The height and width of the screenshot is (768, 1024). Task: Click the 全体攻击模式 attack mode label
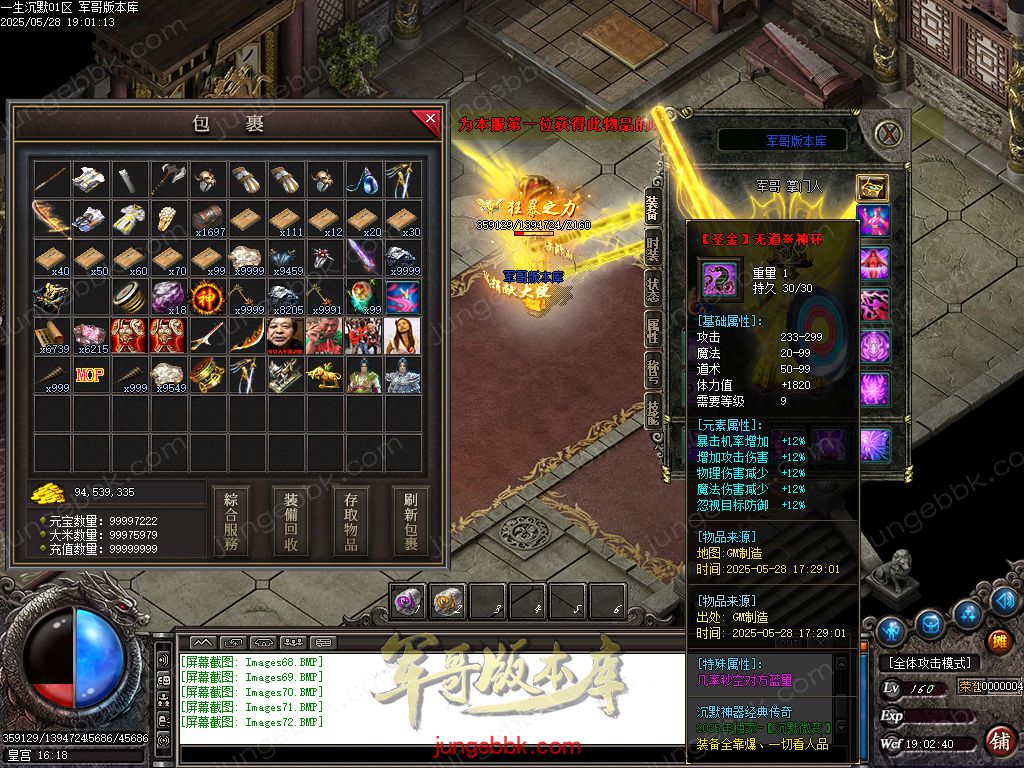(x=927, y=662)
